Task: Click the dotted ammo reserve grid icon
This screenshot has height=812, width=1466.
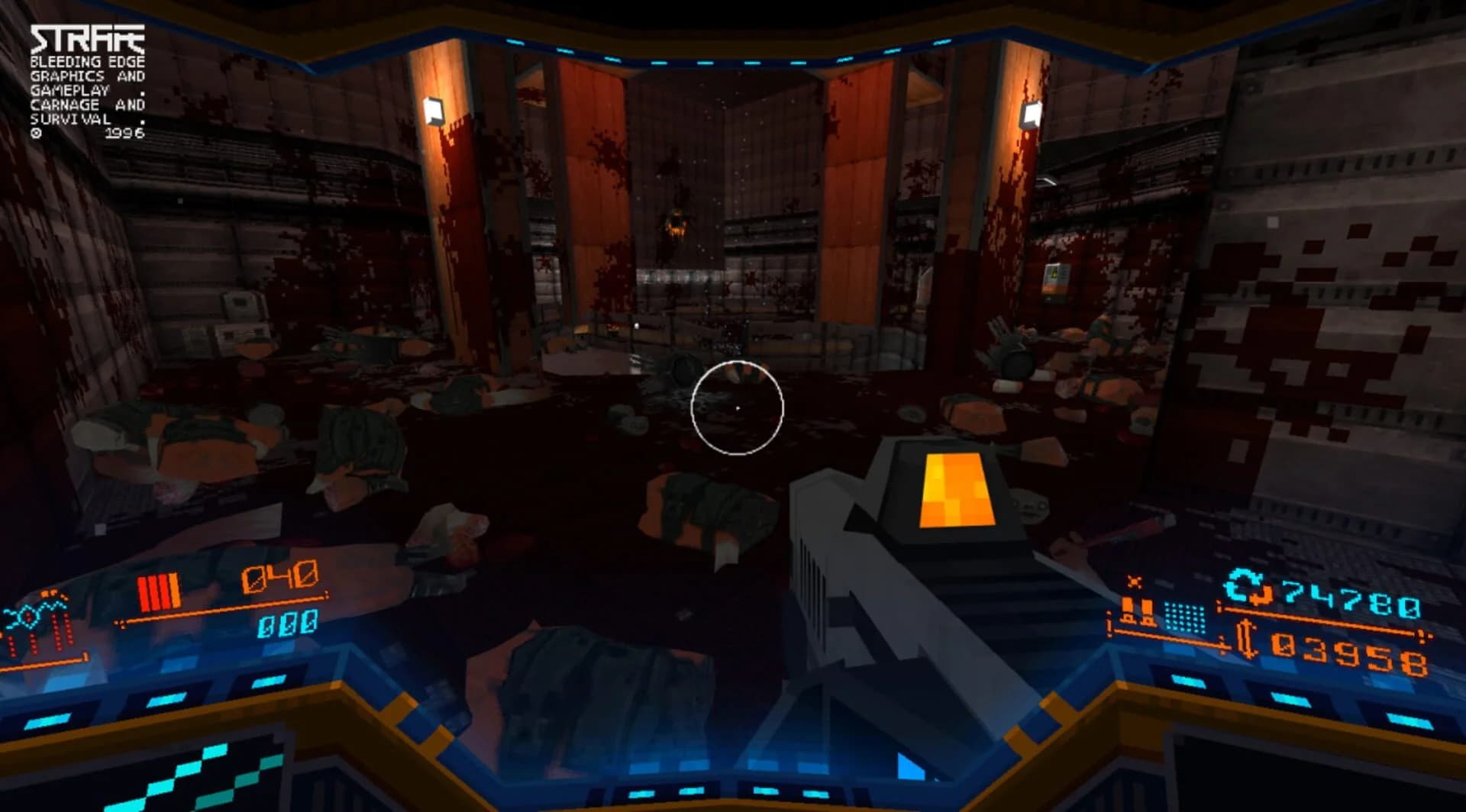Action: (1185, 617)
